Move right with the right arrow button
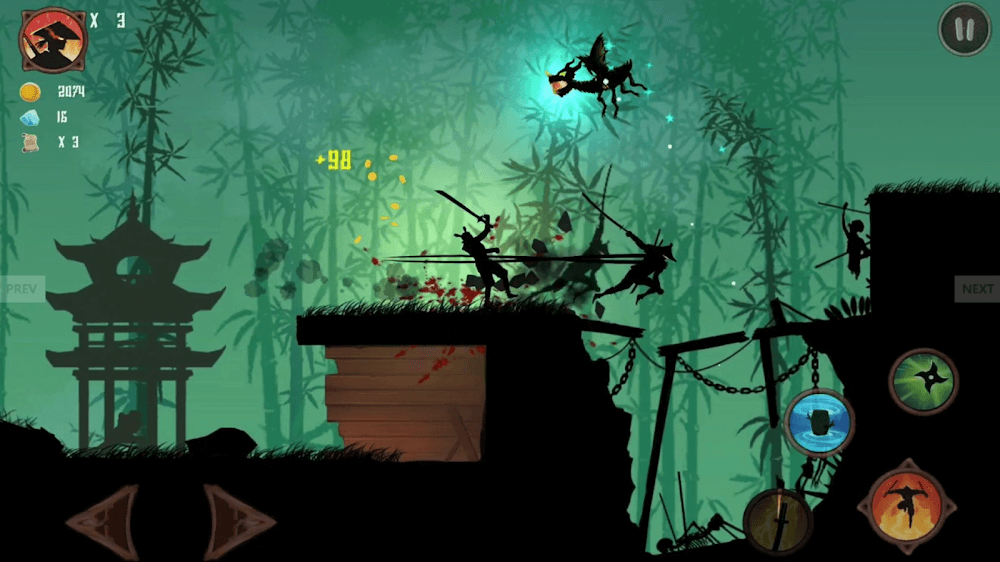Image resolution: width=1000 pixels, height=562 pixels. (x=238, y=520)
